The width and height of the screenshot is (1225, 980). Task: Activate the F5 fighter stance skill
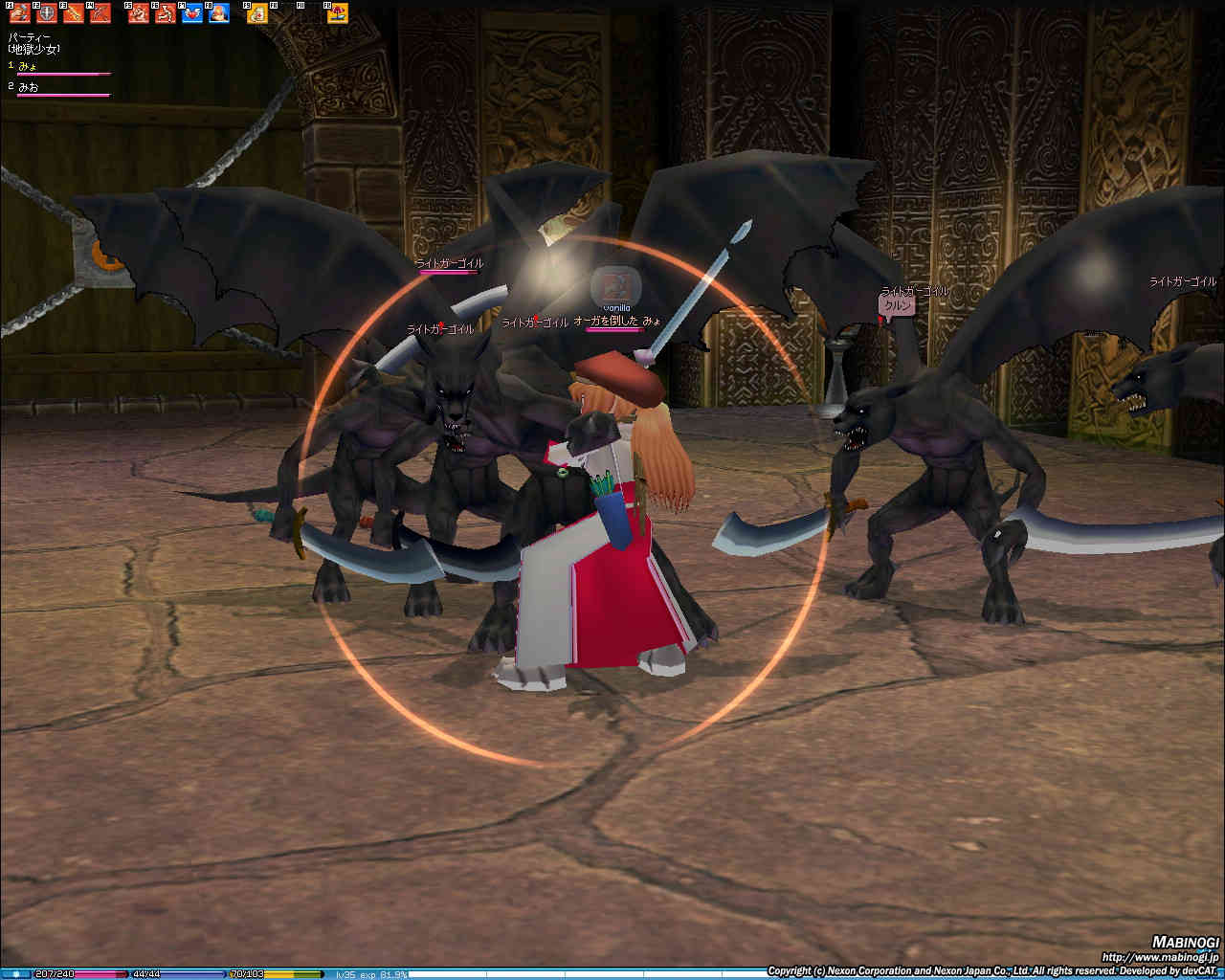click(x=139, y=13)
